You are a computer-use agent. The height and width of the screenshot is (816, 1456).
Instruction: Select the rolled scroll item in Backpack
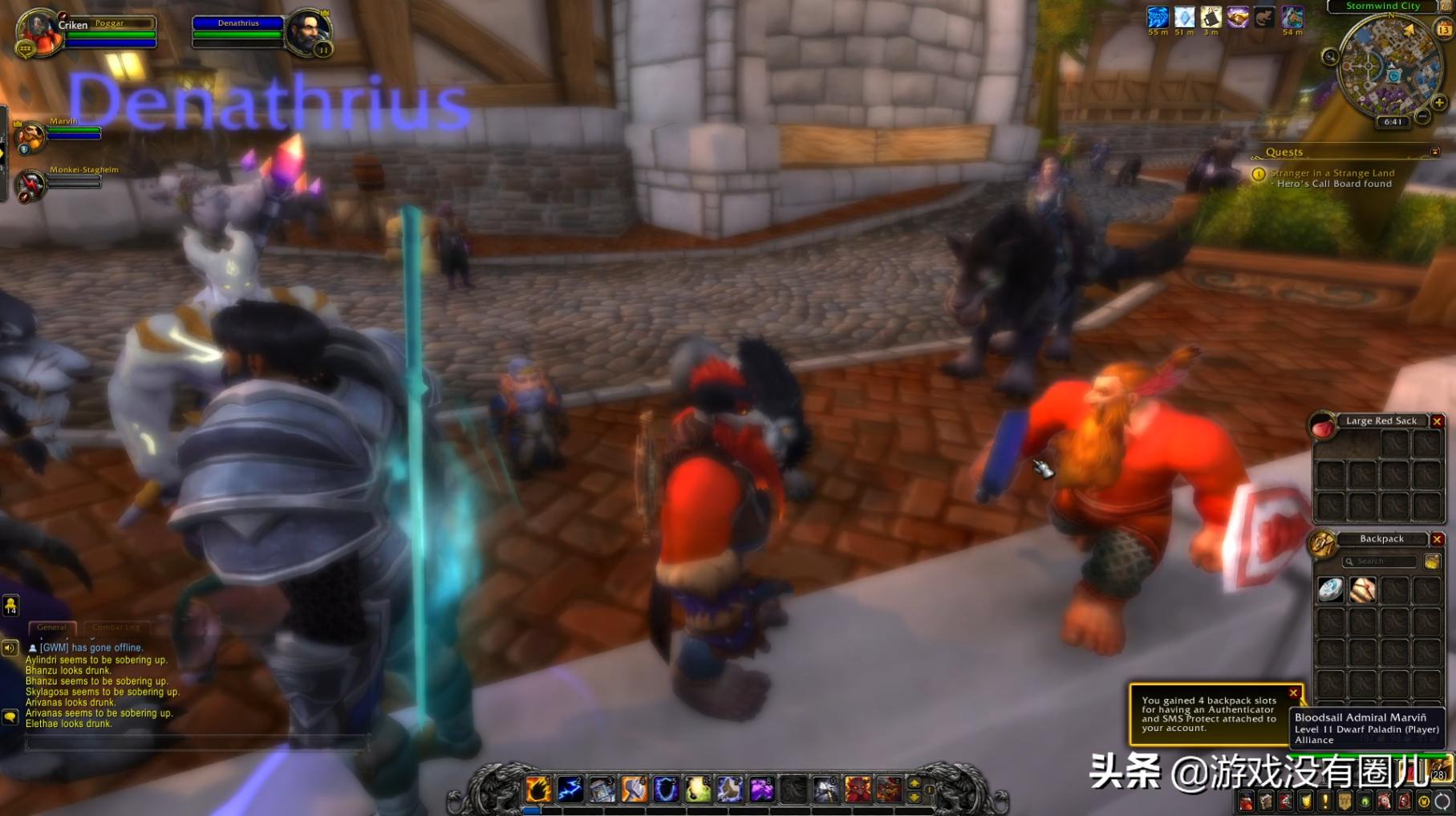(x=1362, y=590)
